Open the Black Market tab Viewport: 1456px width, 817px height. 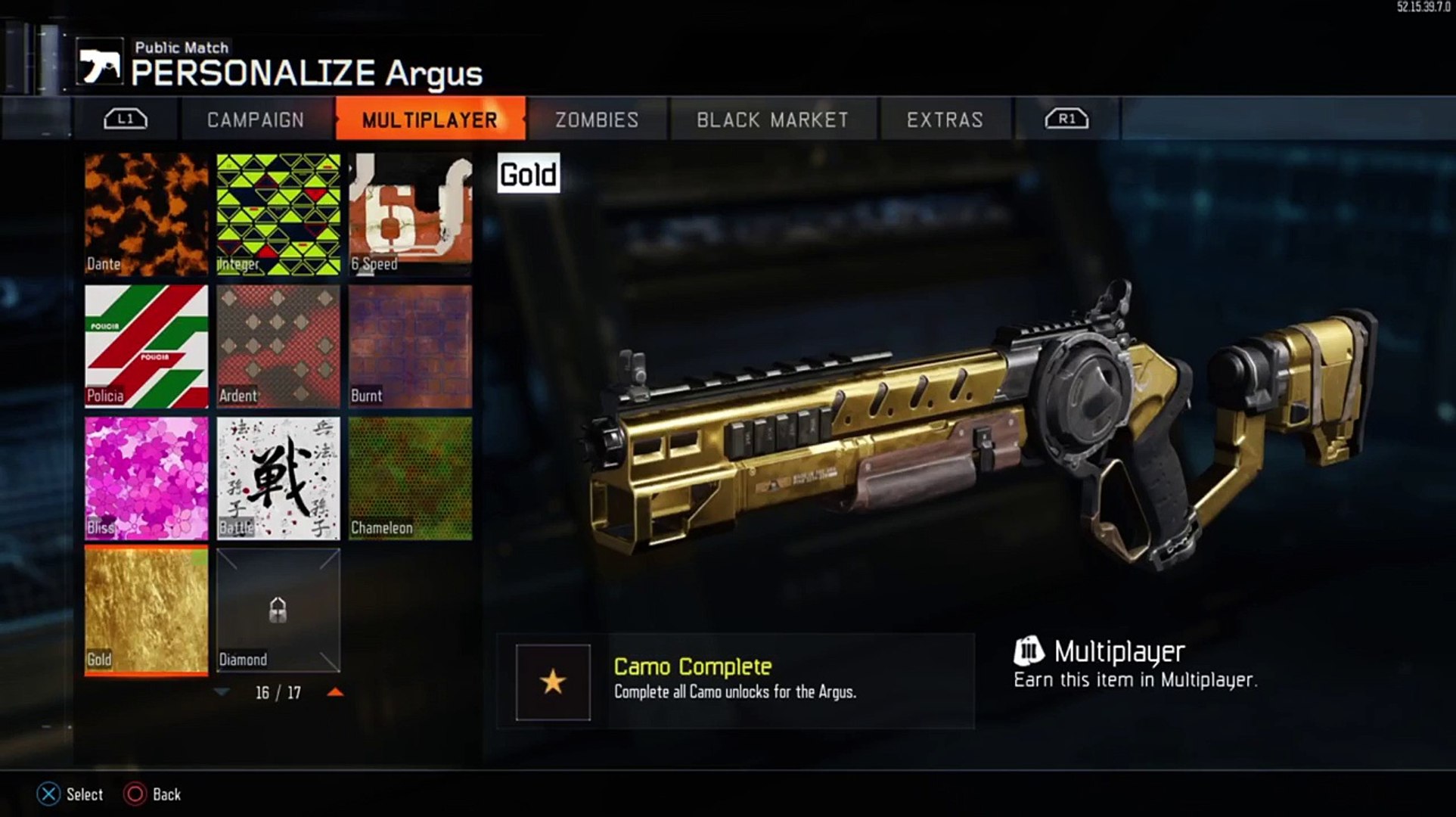pos(772,120)
